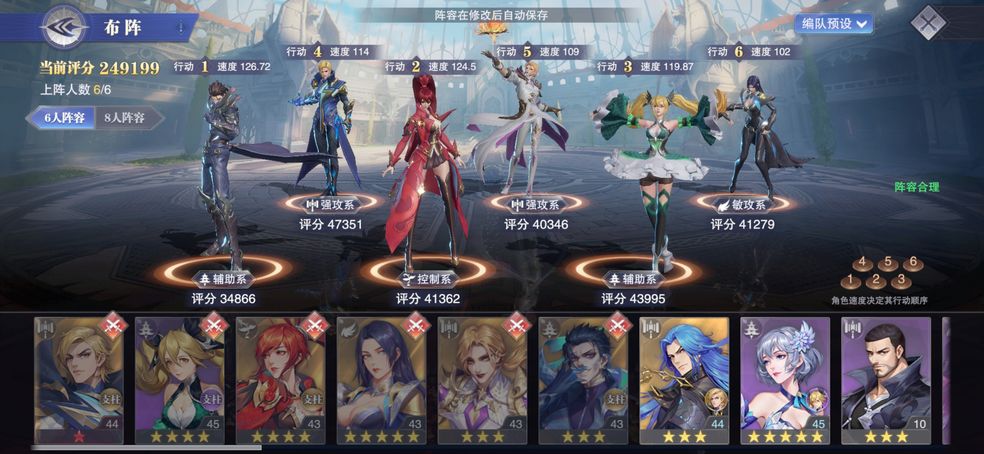The width and height of the screenshot is (984, 454).
Task: Pick the 敏攻系 slot with 评分 41279
Action: click(x=742, y=204)
